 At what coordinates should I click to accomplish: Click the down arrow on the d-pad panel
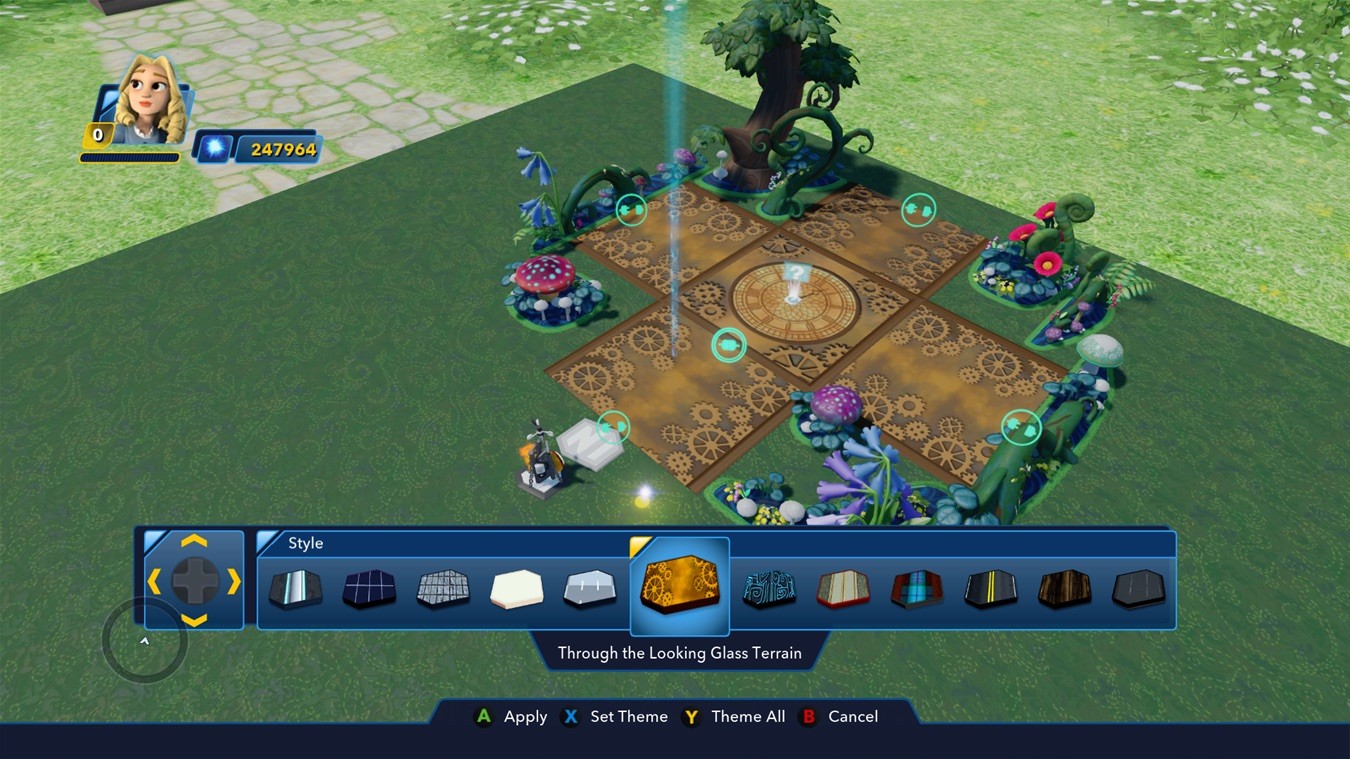(194, 620)
